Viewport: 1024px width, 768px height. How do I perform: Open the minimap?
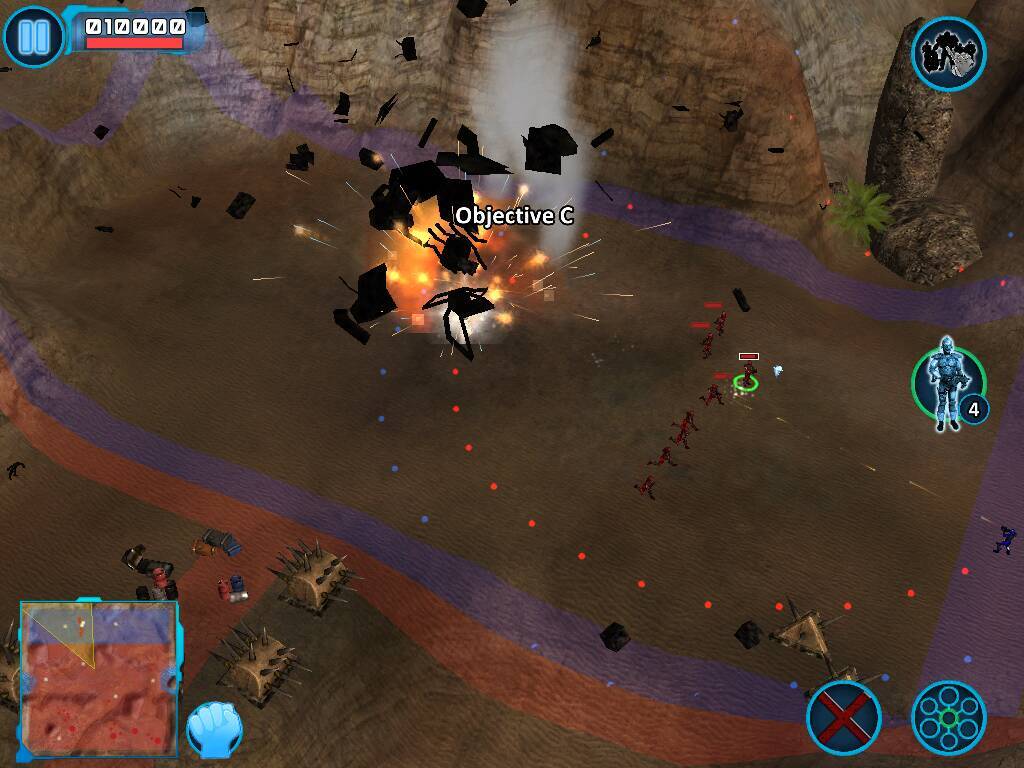pyautogui.click(x=98, y=677)
